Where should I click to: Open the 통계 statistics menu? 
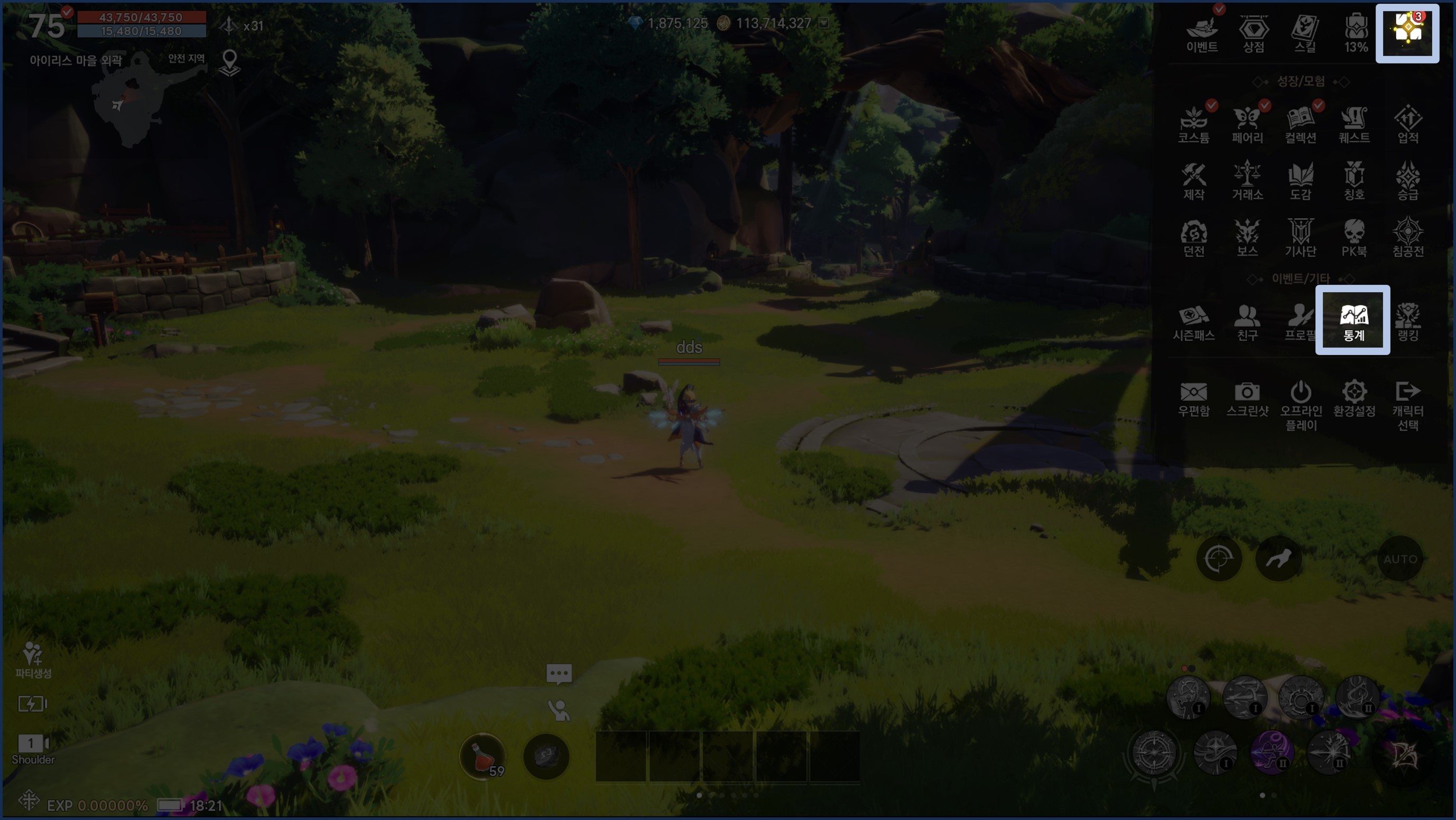coord(1353,320)
